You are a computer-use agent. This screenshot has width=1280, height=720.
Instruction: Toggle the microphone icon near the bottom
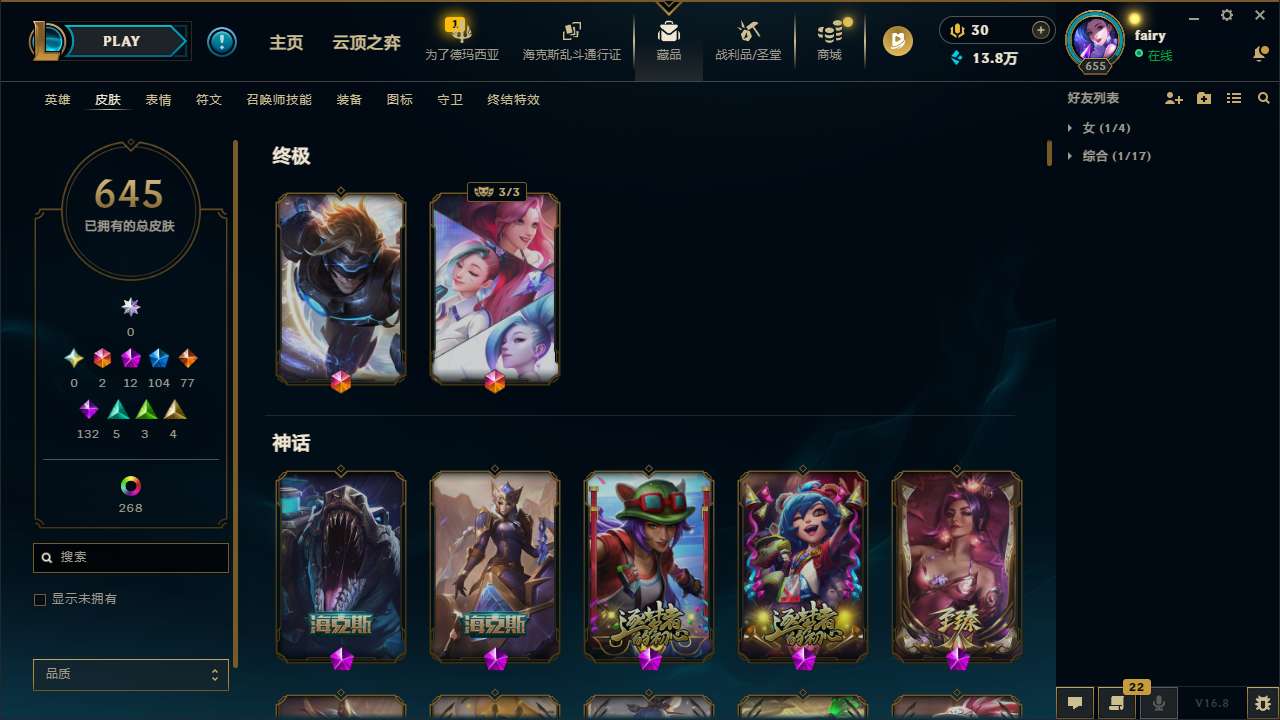[1158, 702]
